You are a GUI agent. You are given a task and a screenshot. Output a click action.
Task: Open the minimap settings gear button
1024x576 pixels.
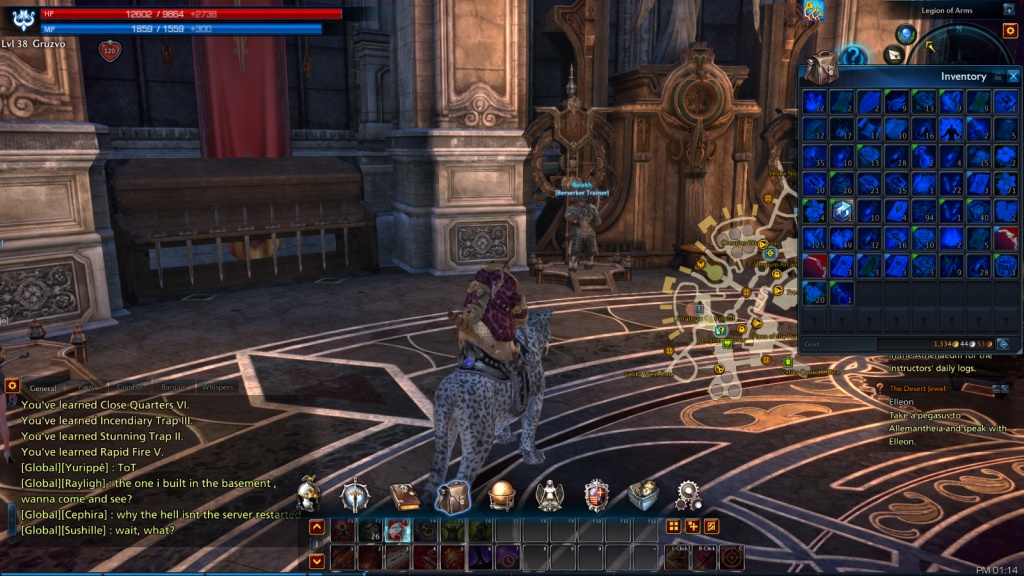[1009, 31]
